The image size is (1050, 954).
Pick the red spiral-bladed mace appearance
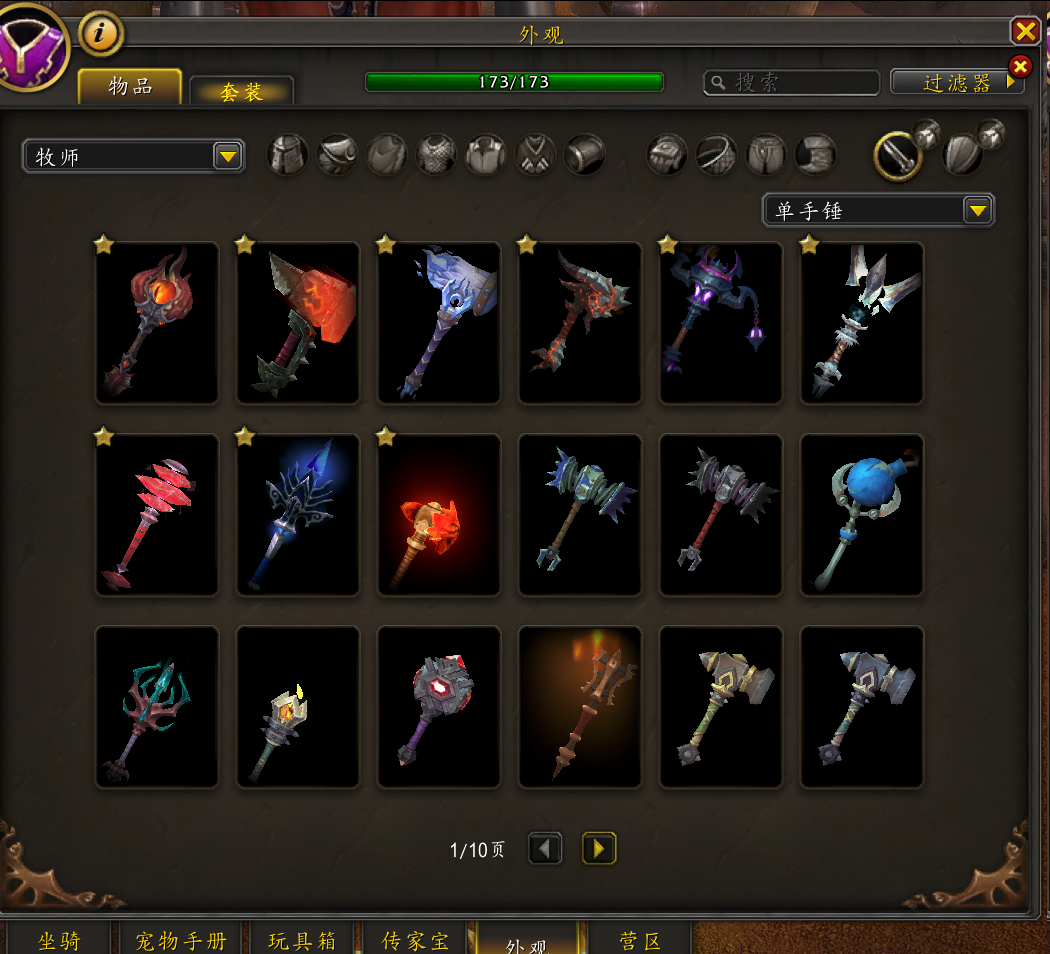[157, 515]
